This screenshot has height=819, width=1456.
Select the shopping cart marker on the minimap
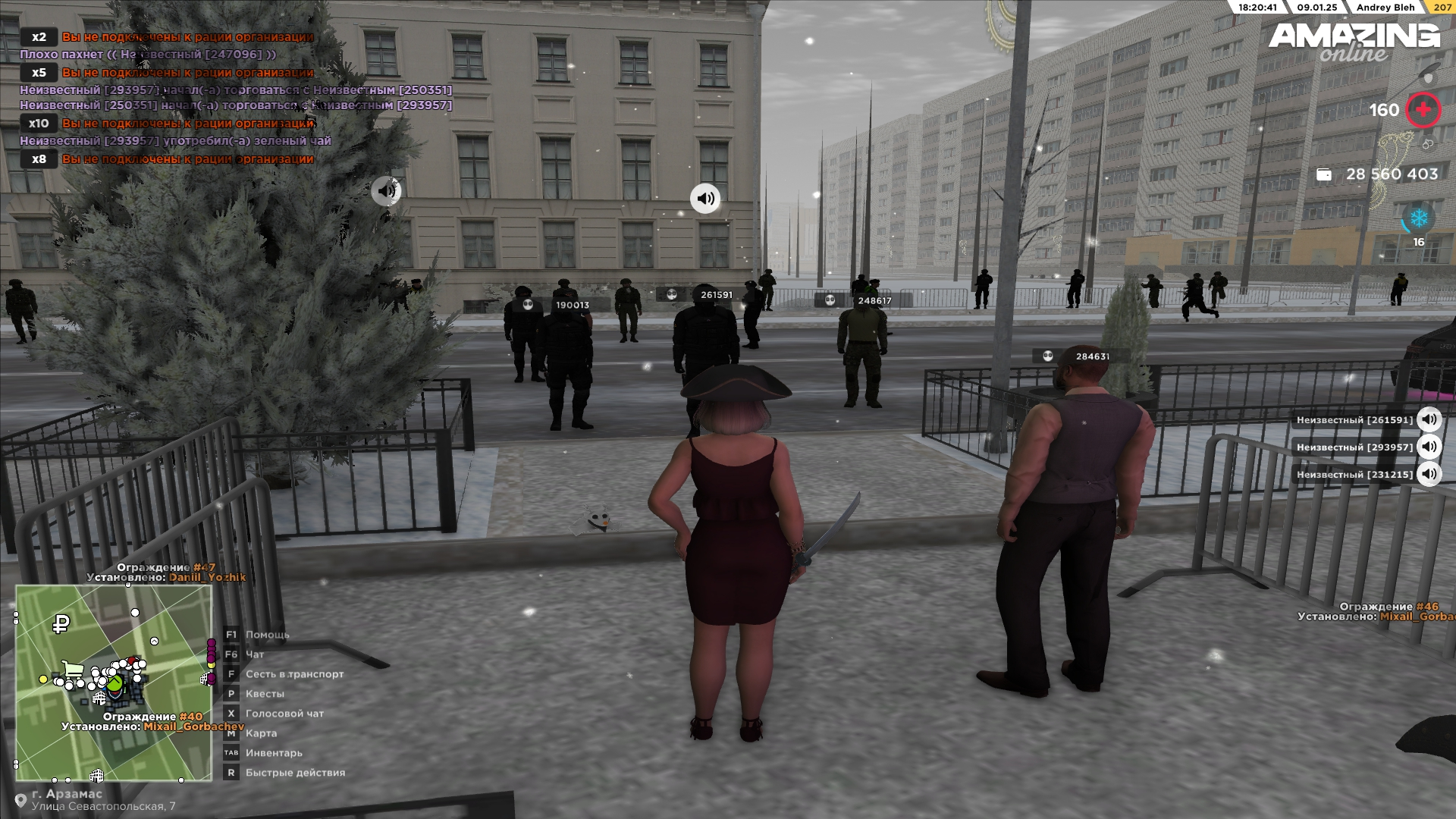[x=74, y=670]
